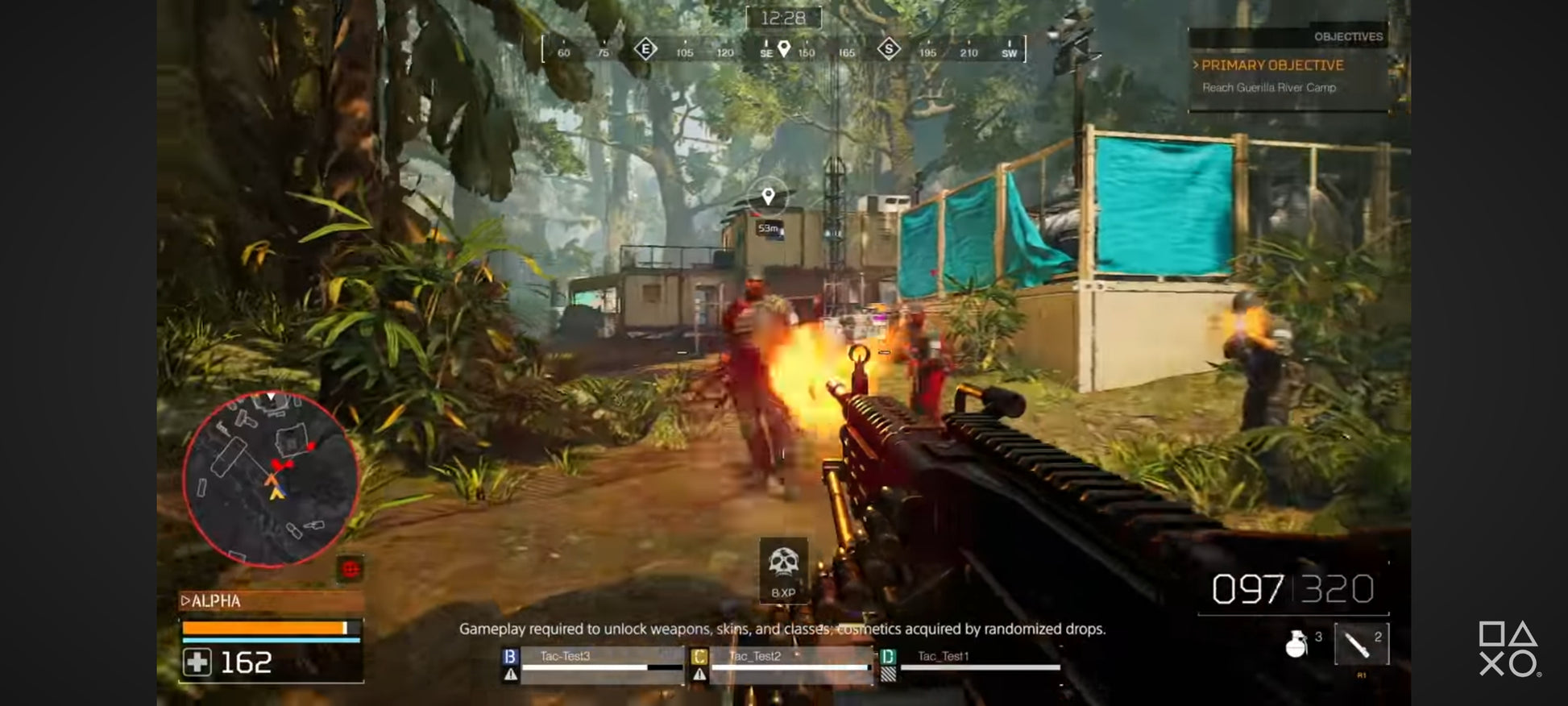1568x706 pixels.
Task: Click squadmate Tac_Test1 status panel
Action: 971,664
